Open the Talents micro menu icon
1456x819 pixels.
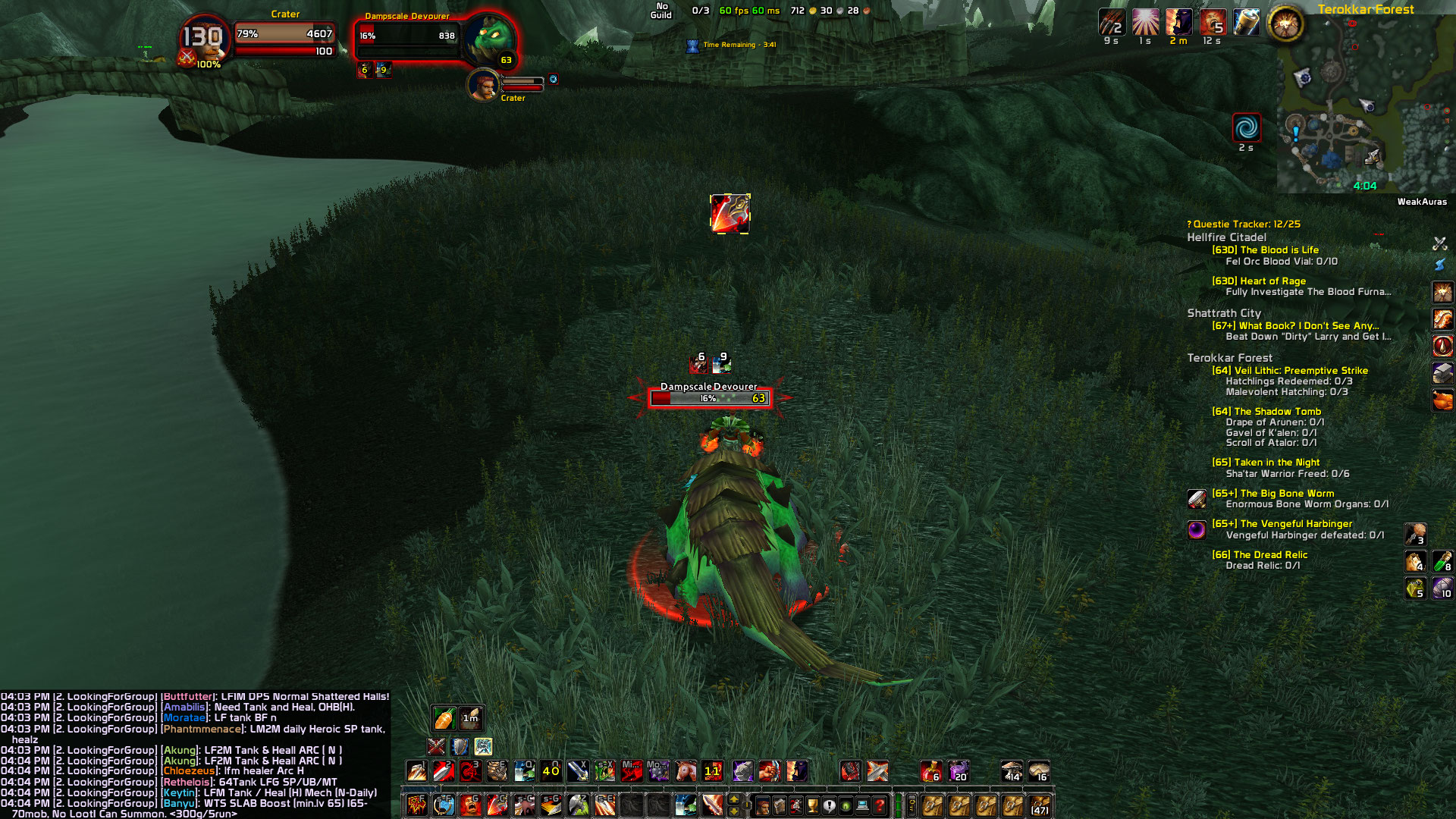pyautogui.click(x=795, y=805)
